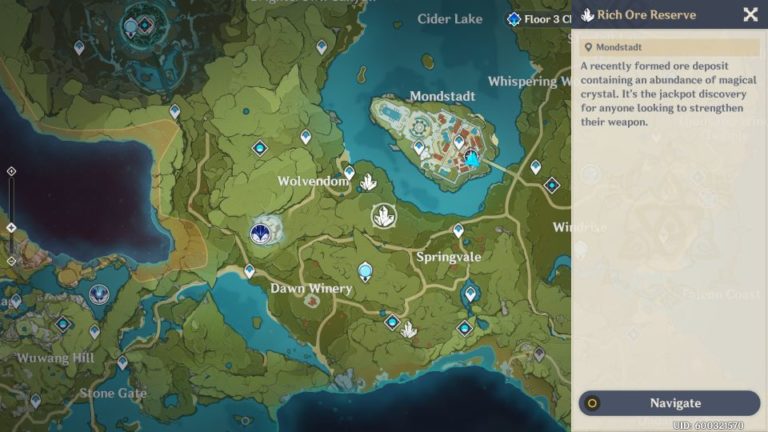
Task: Close the Rich Ore Reserve panel
Action: click(x=750, y=14)
